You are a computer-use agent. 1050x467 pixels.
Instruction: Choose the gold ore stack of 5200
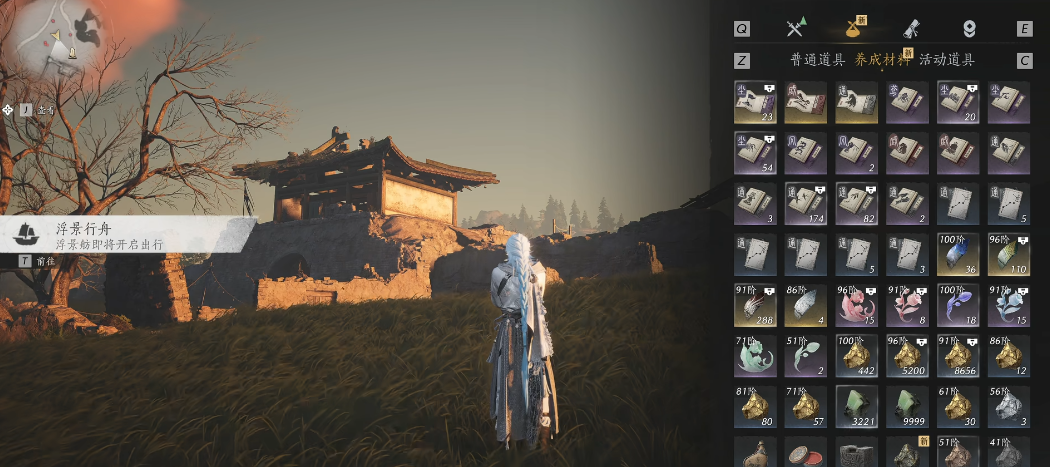[907, 355]
